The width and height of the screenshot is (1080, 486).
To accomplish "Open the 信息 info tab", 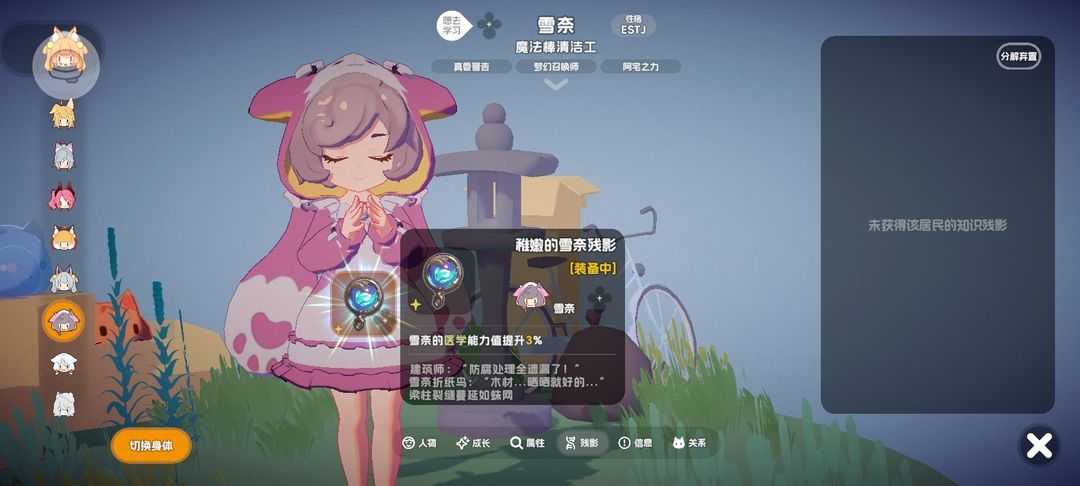I will (635, 443).
